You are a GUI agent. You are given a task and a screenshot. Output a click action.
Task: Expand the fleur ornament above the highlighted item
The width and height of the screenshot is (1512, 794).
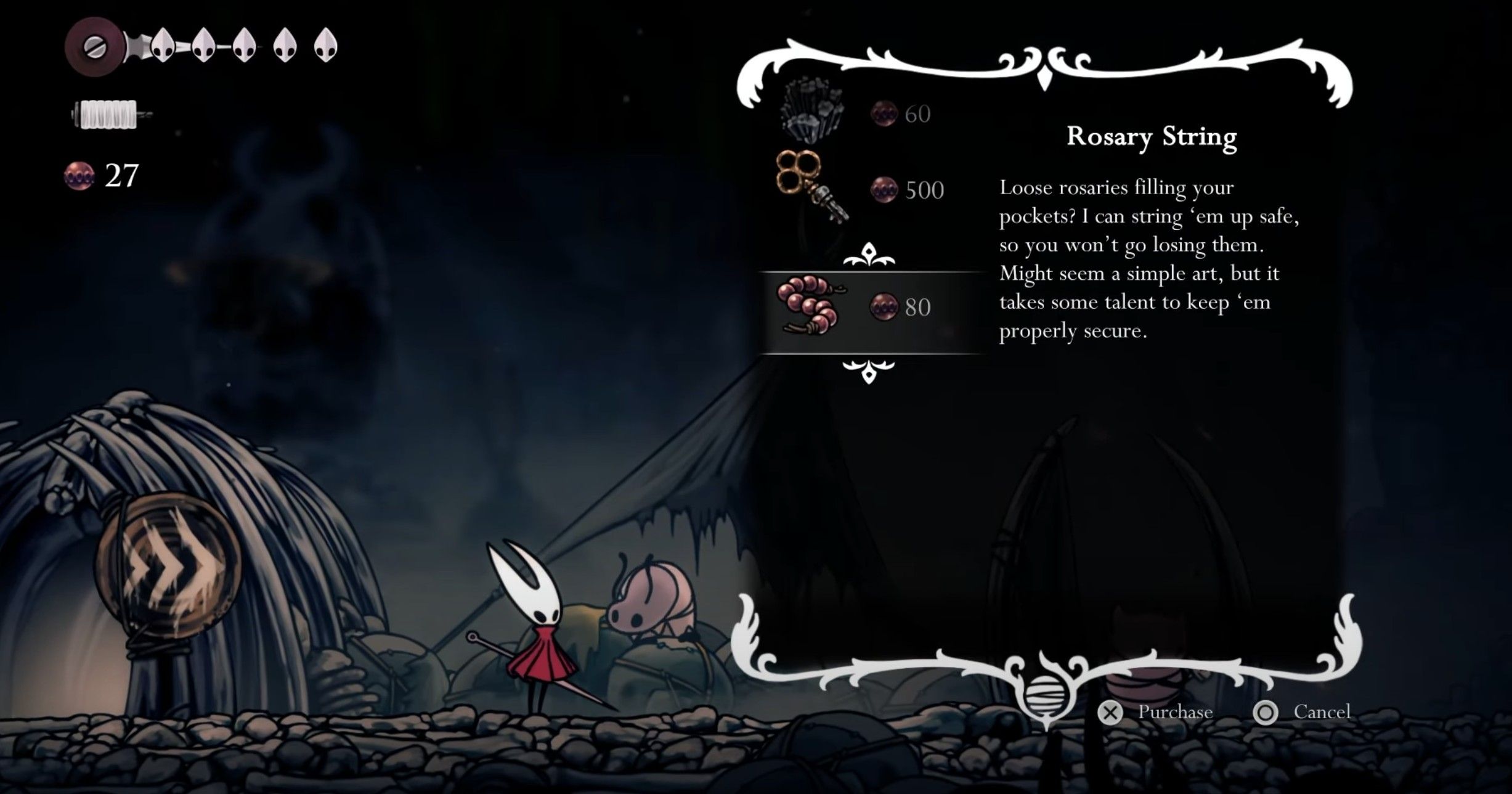pyautogui.click(x=869, y=256)
